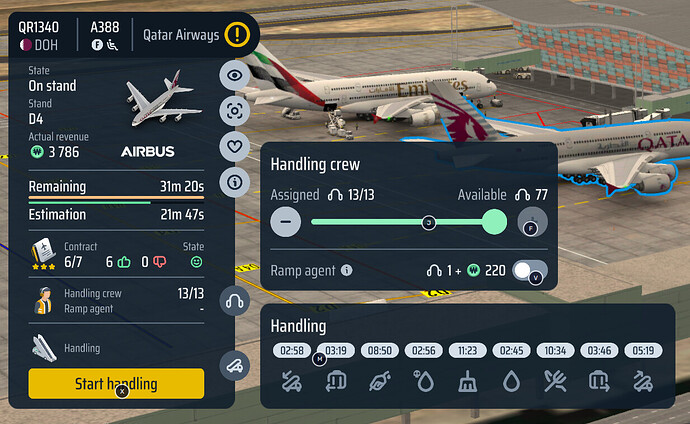Increase assigned handling crew with the plus button
Screen dimensions: 690x424
(x=534, y=222)
